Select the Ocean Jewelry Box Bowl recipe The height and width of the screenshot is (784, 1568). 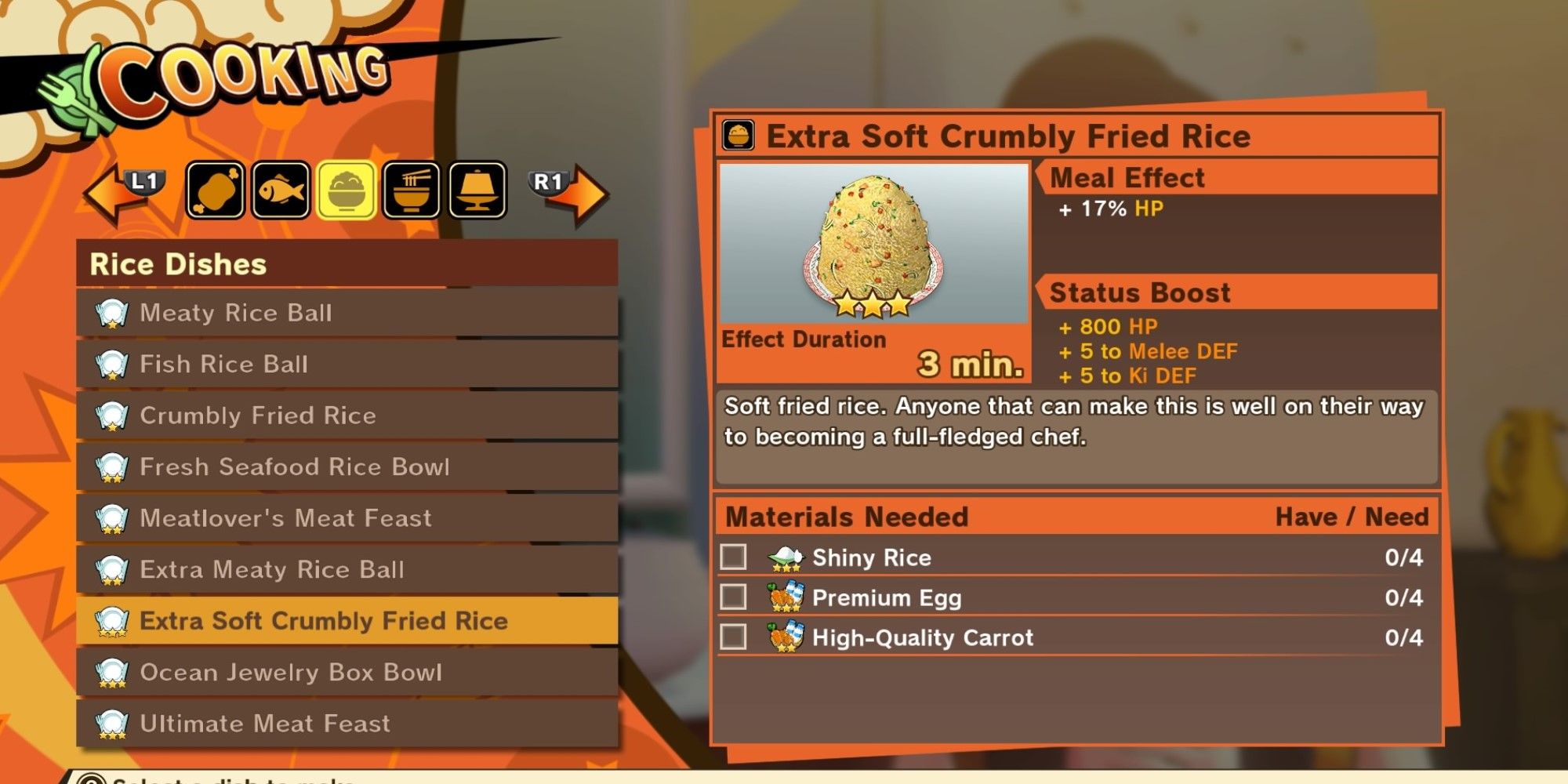coord(347,672)
